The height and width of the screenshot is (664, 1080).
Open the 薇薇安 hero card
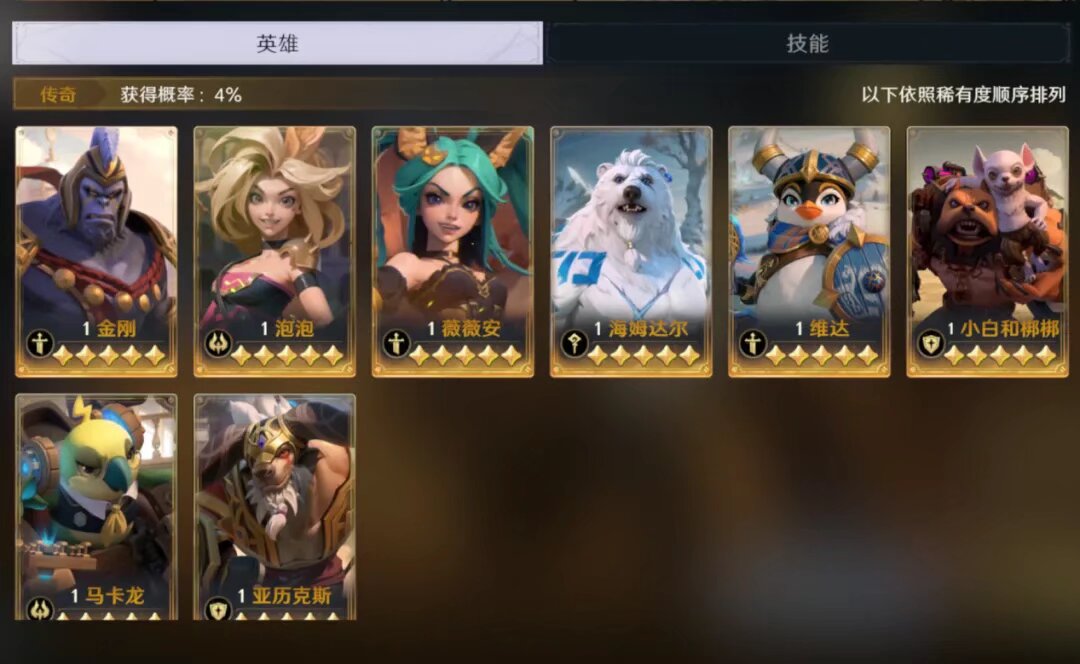pyautogui.click(x=452, y=250)
